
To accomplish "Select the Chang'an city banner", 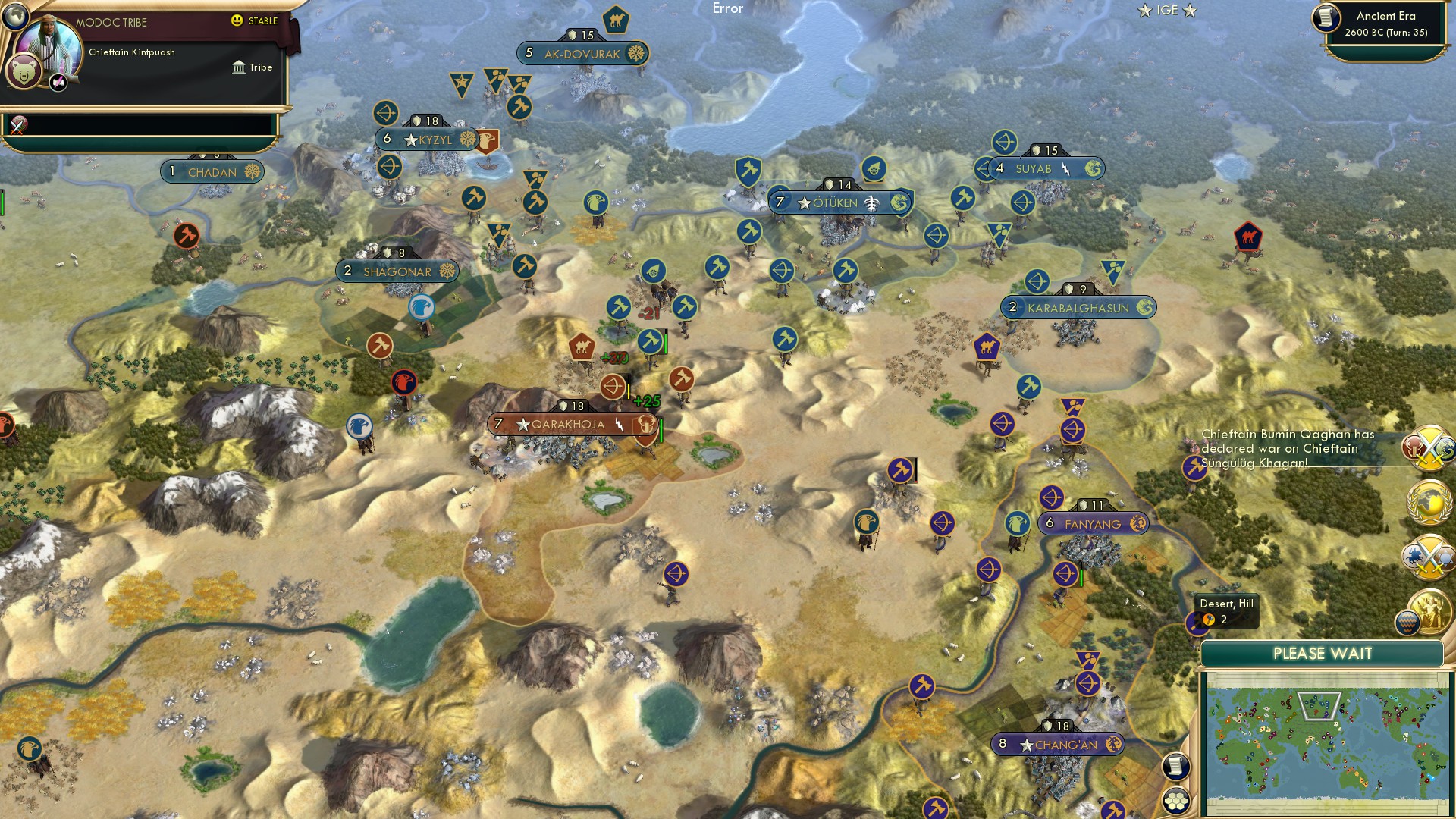I will click(x=1056, y=745).
